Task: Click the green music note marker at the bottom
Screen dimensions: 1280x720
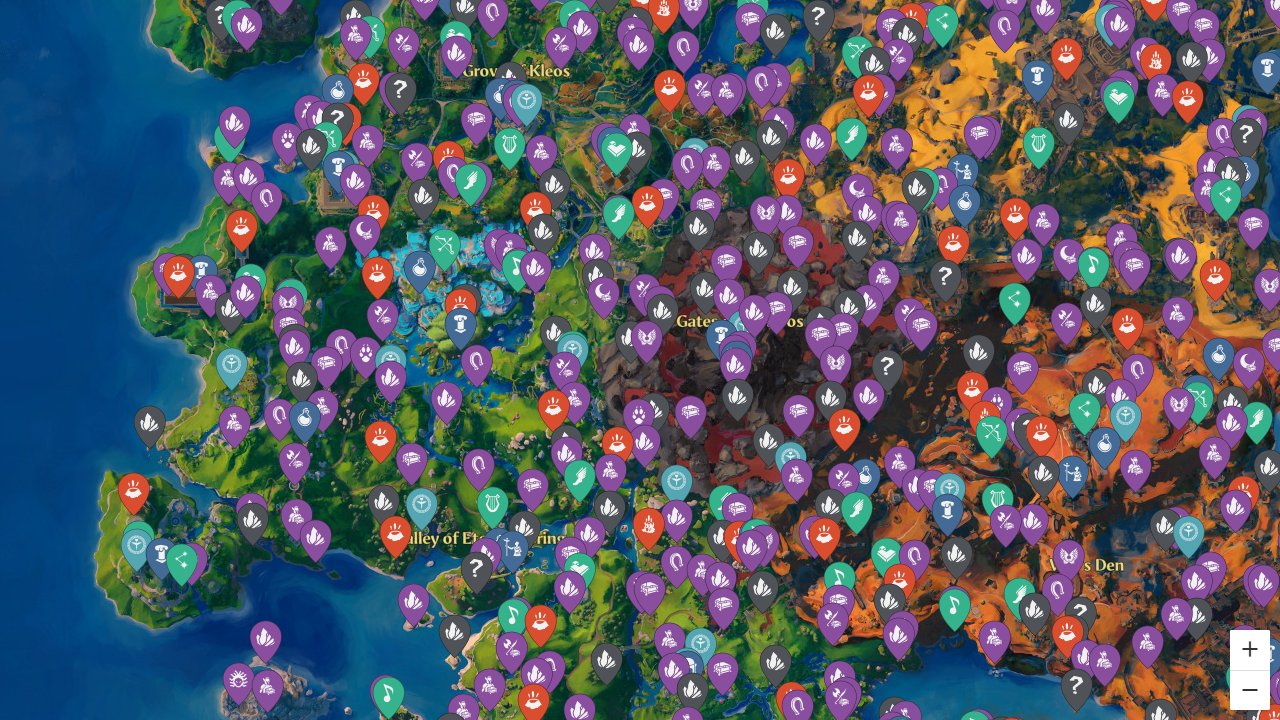Action: [390, 690]
